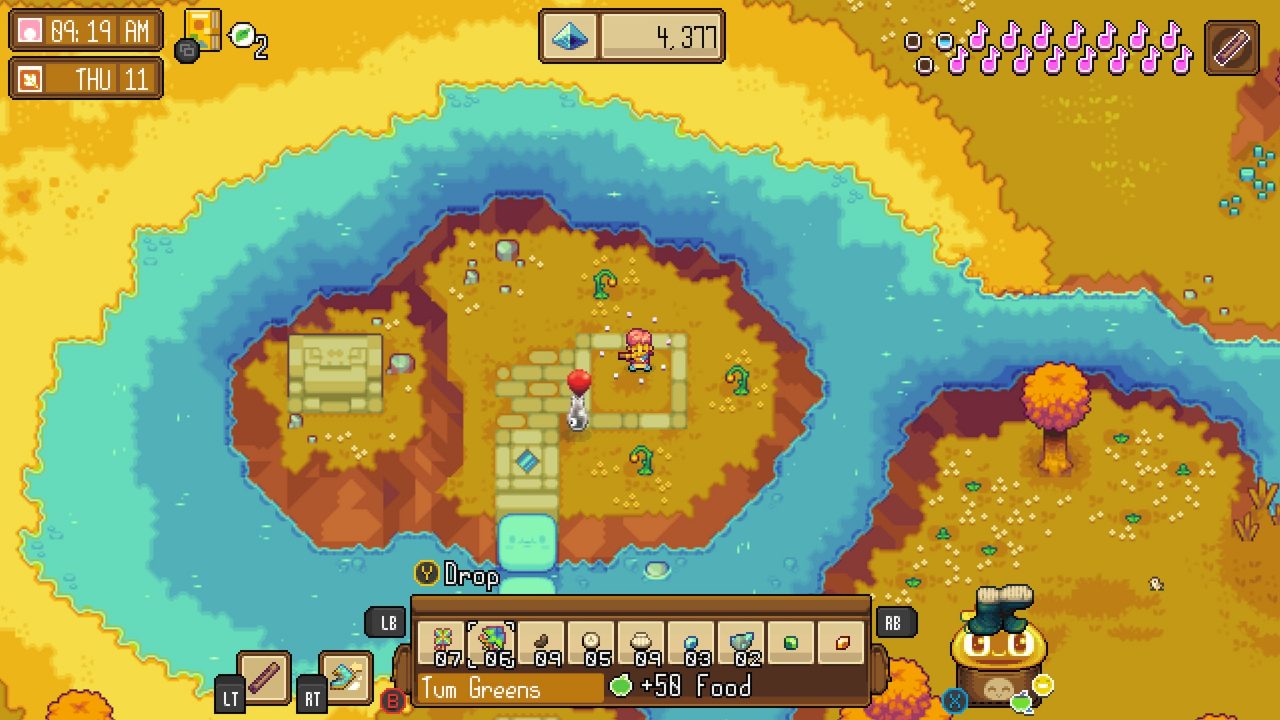
Task: Click the RT tool slot beside LT
Action: tap(311, 694)
